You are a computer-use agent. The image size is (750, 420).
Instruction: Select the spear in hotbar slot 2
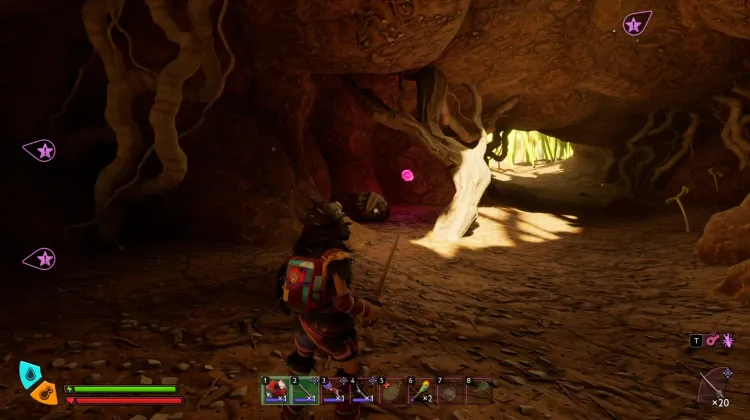pyautogui.click(x=304, y=391)
